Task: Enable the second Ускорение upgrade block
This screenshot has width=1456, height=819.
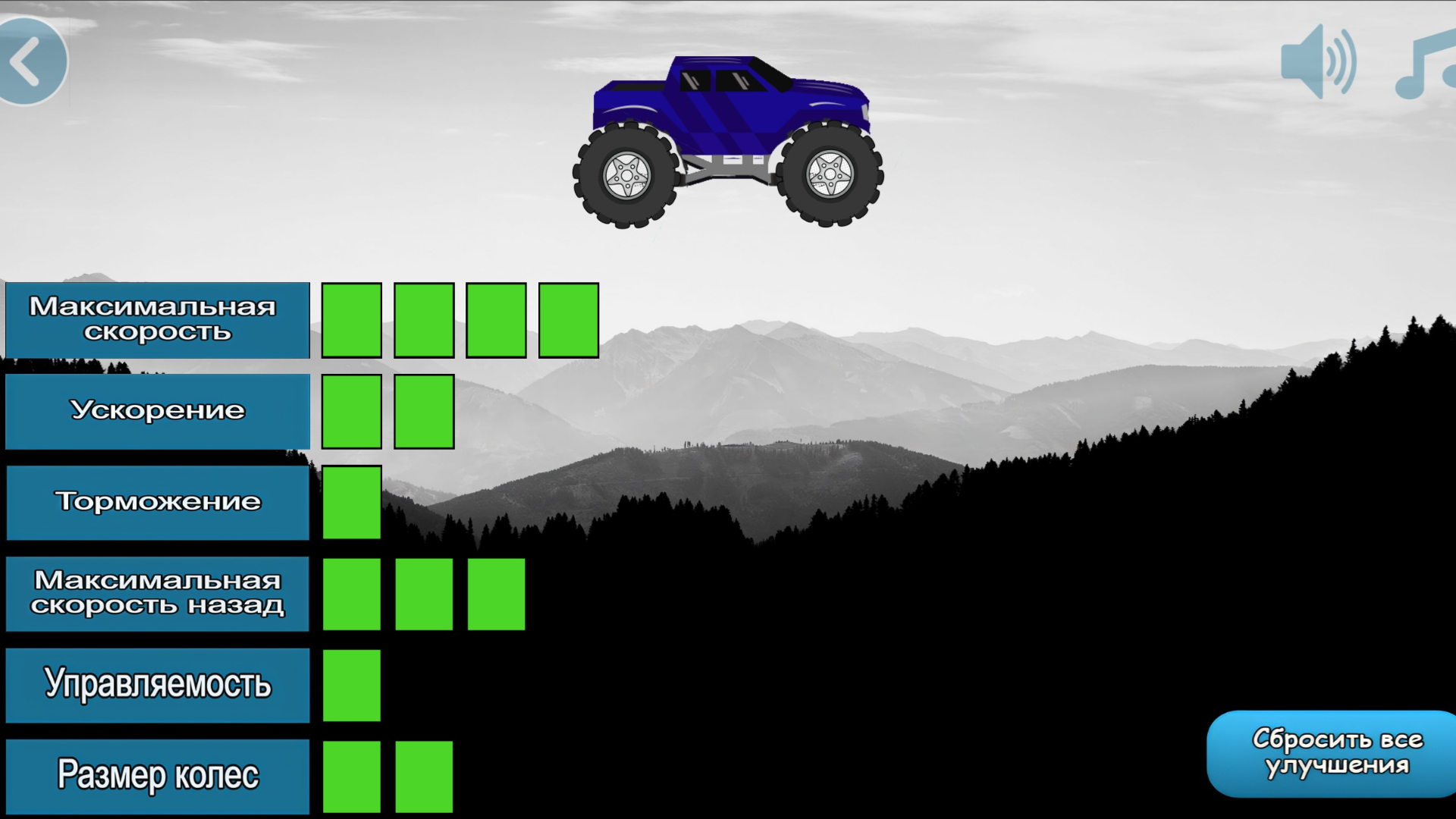Action: click(x=423, y=411)
